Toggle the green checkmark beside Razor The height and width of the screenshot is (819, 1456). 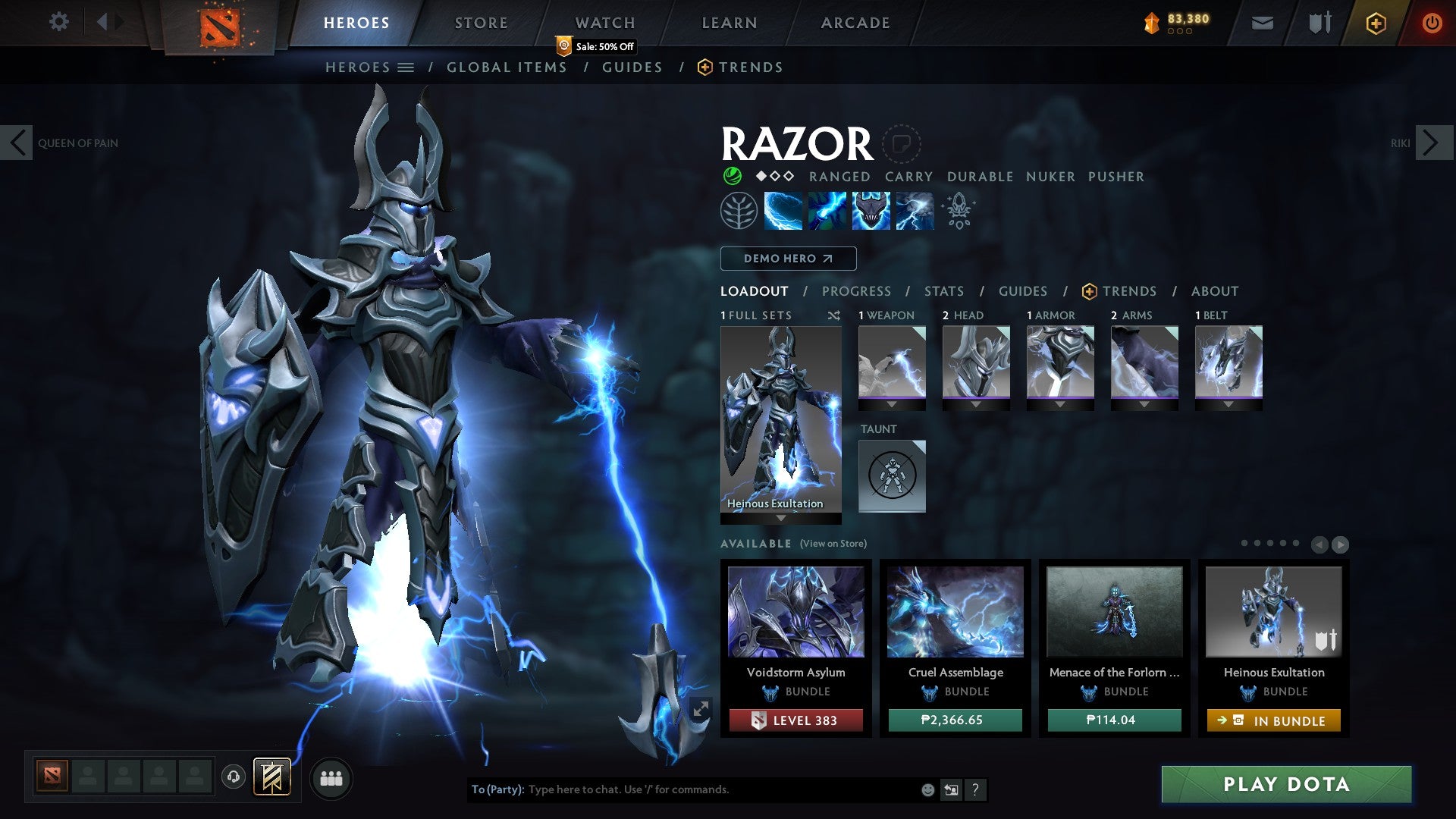point(730,177)
